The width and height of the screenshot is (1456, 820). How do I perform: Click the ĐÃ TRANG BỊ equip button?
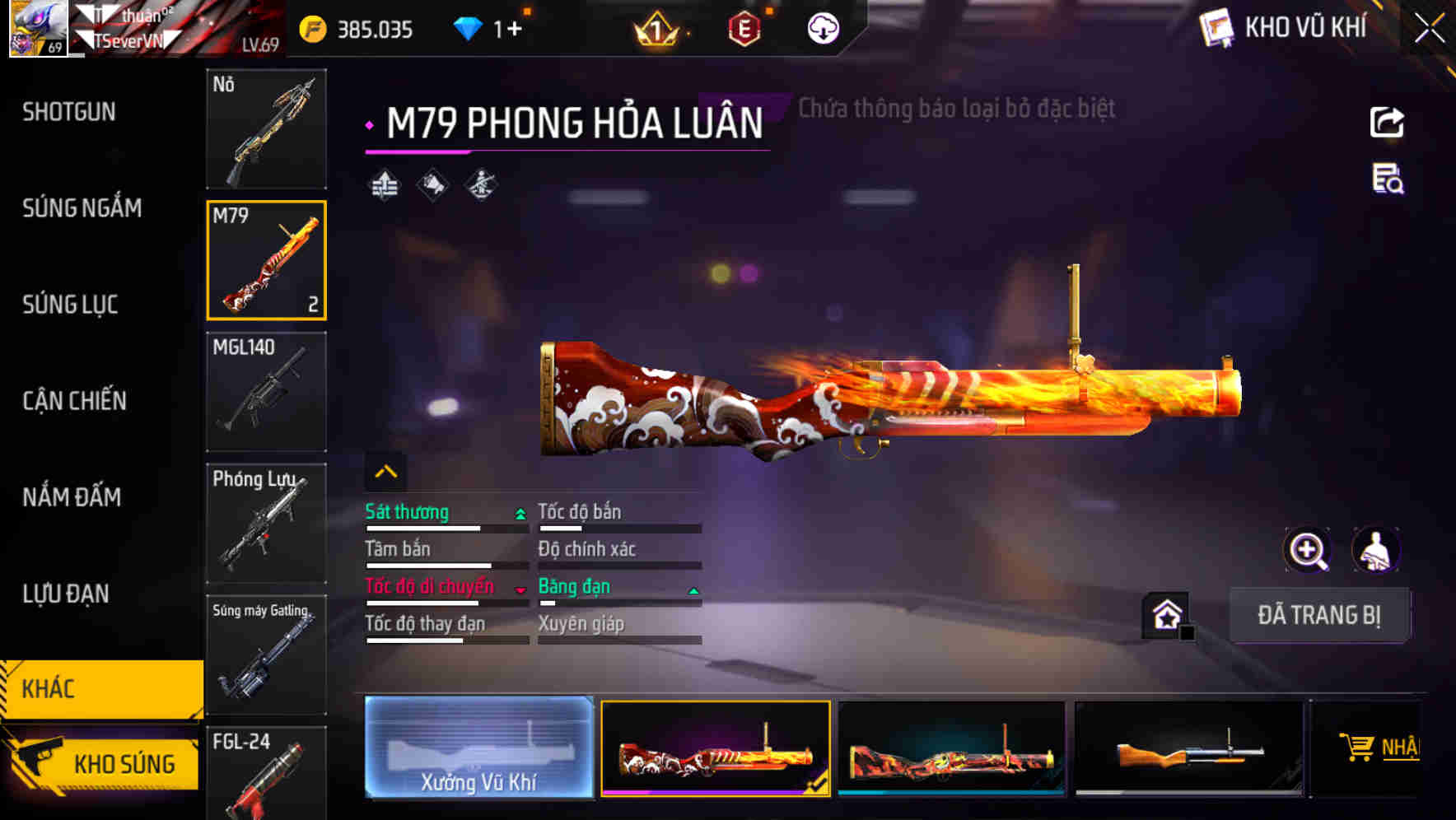[1320, 615]
